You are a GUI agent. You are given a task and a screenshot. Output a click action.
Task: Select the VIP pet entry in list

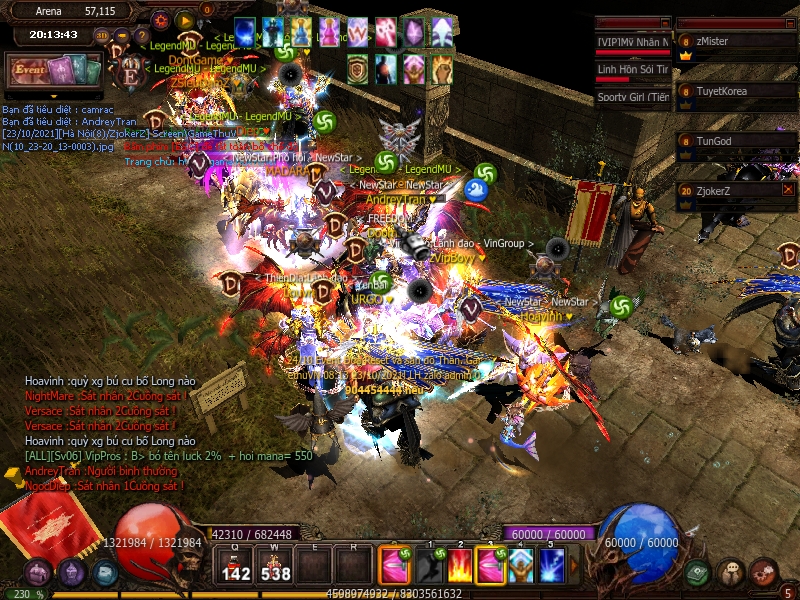[x=633, y=42]
